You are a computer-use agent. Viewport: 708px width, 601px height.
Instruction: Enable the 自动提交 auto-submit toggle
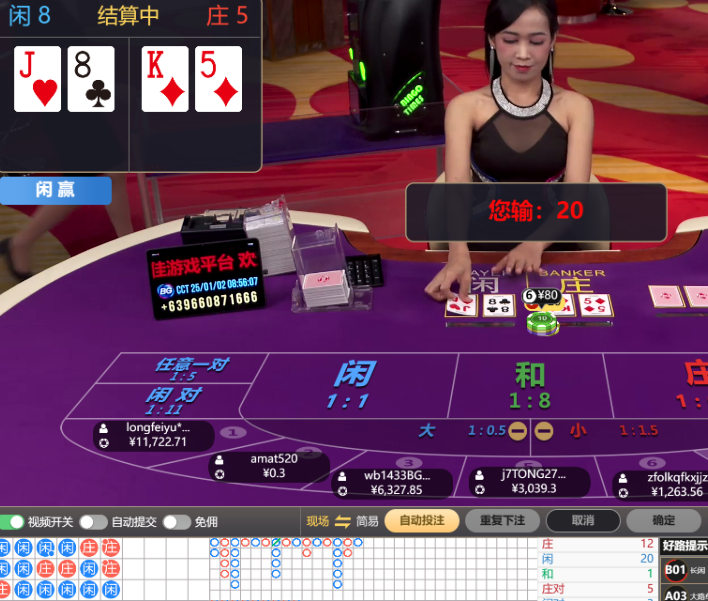point(93,522)
